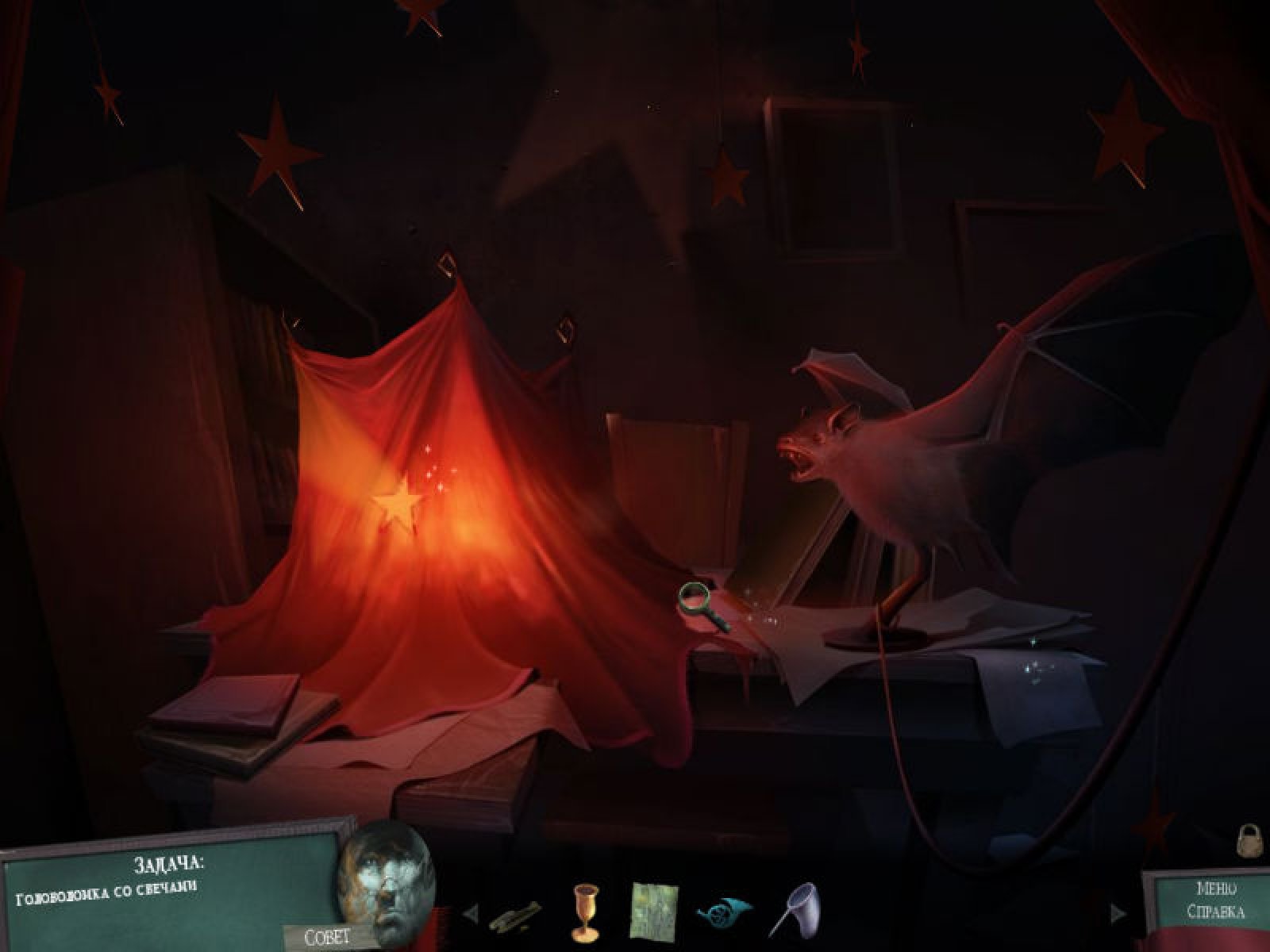Show previous inventory items with left arrow
This screenshot has width=1270, height=952.
[470, 913]
